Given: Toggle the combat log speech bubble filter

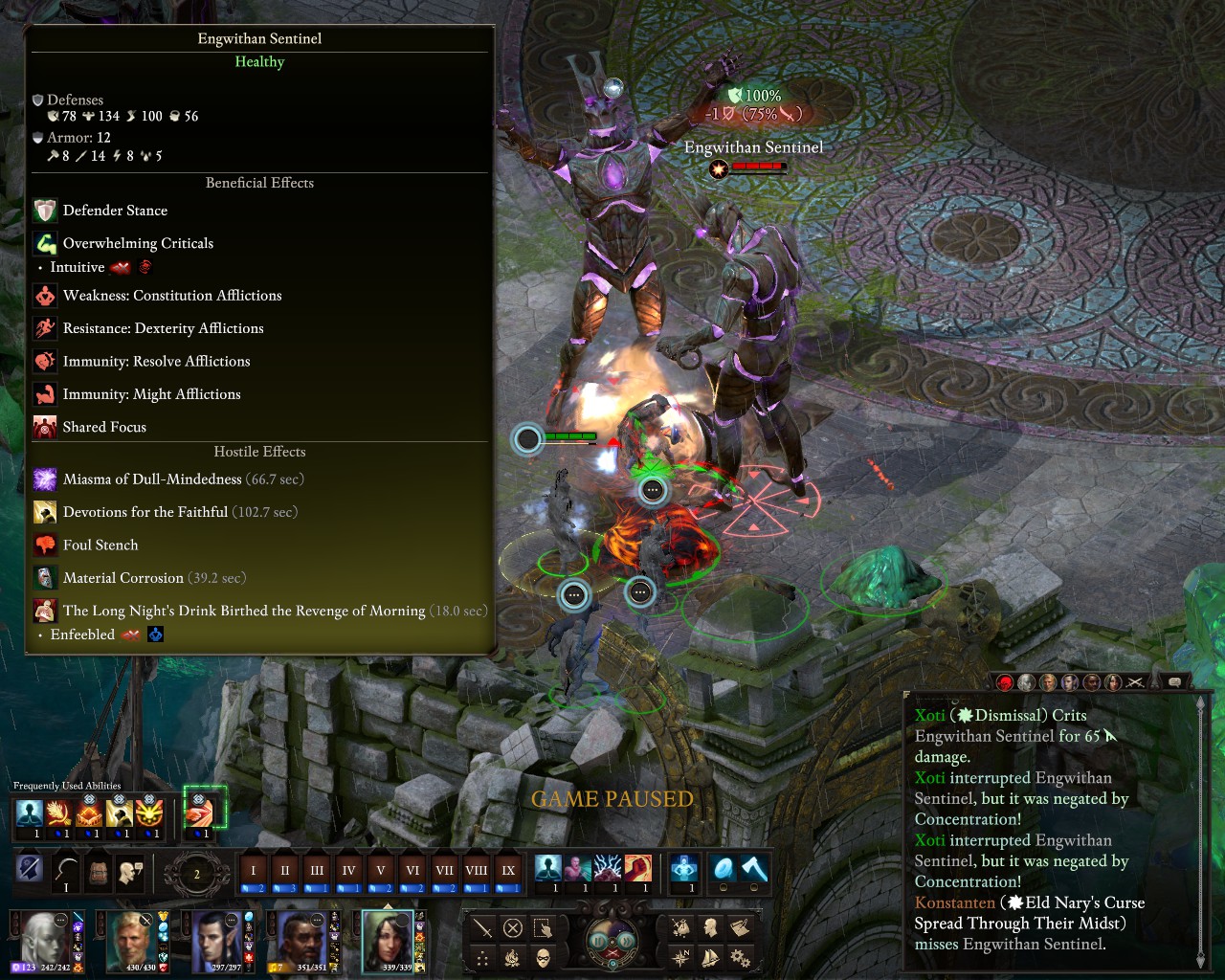Looking at the screenshot, I should tap(1174, 681).
